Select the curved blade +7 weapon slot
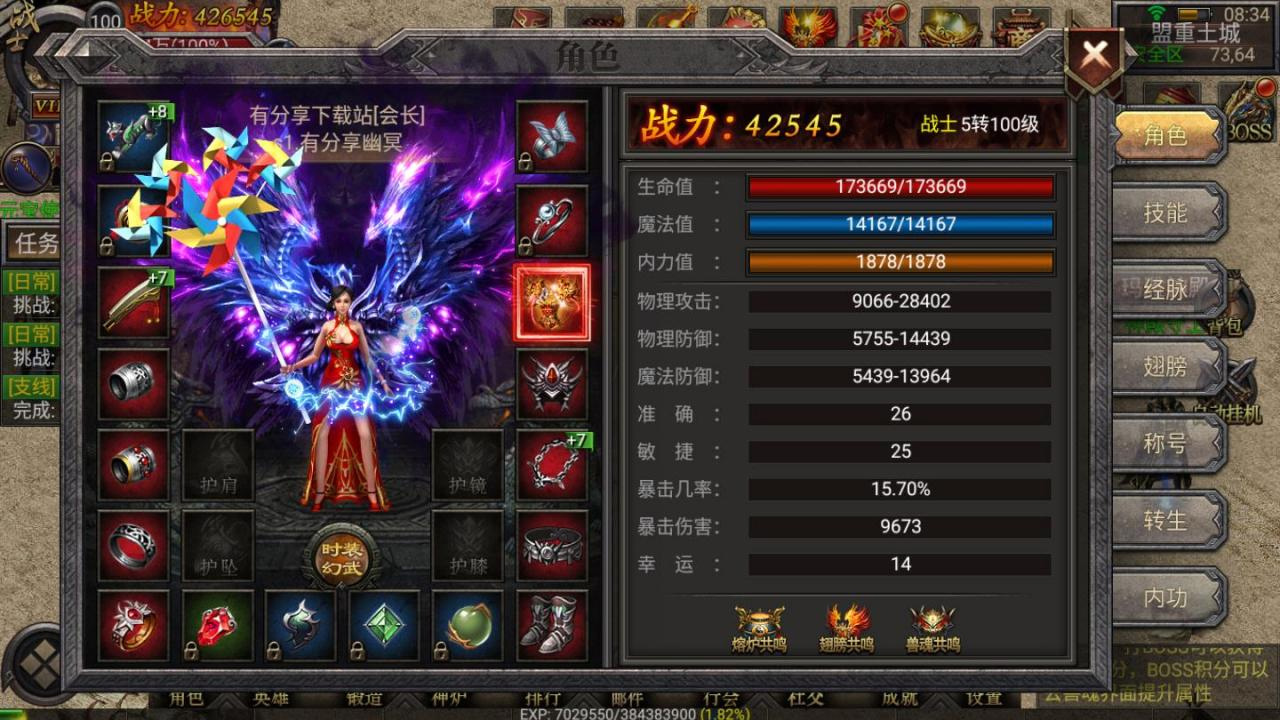Viewport: 1280px width, 720px height. pyautogui.click(x=134, y=302)
